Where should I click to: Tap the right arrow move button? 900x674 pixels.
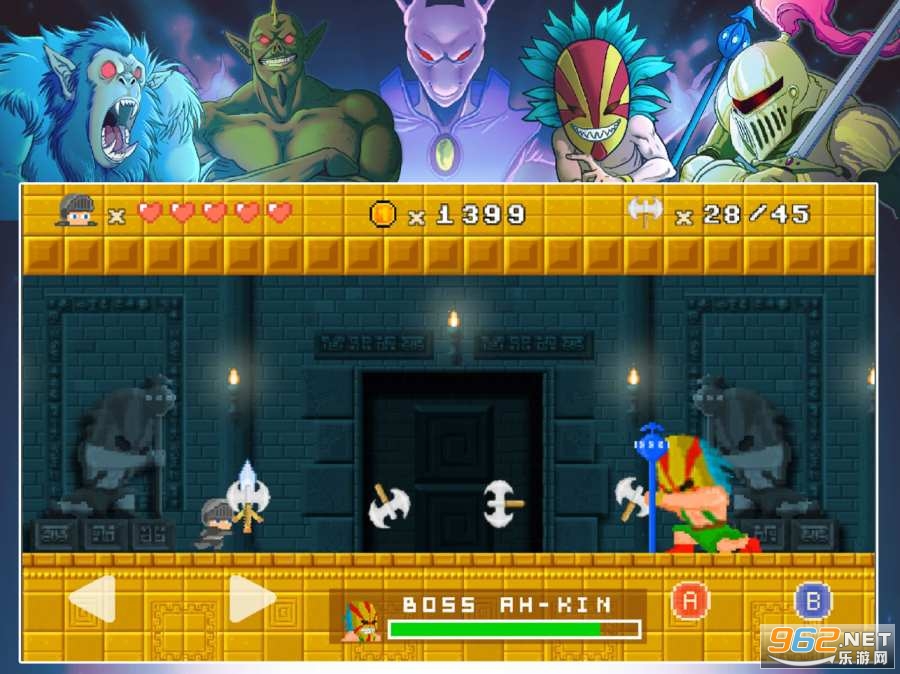tap(251, 599)
